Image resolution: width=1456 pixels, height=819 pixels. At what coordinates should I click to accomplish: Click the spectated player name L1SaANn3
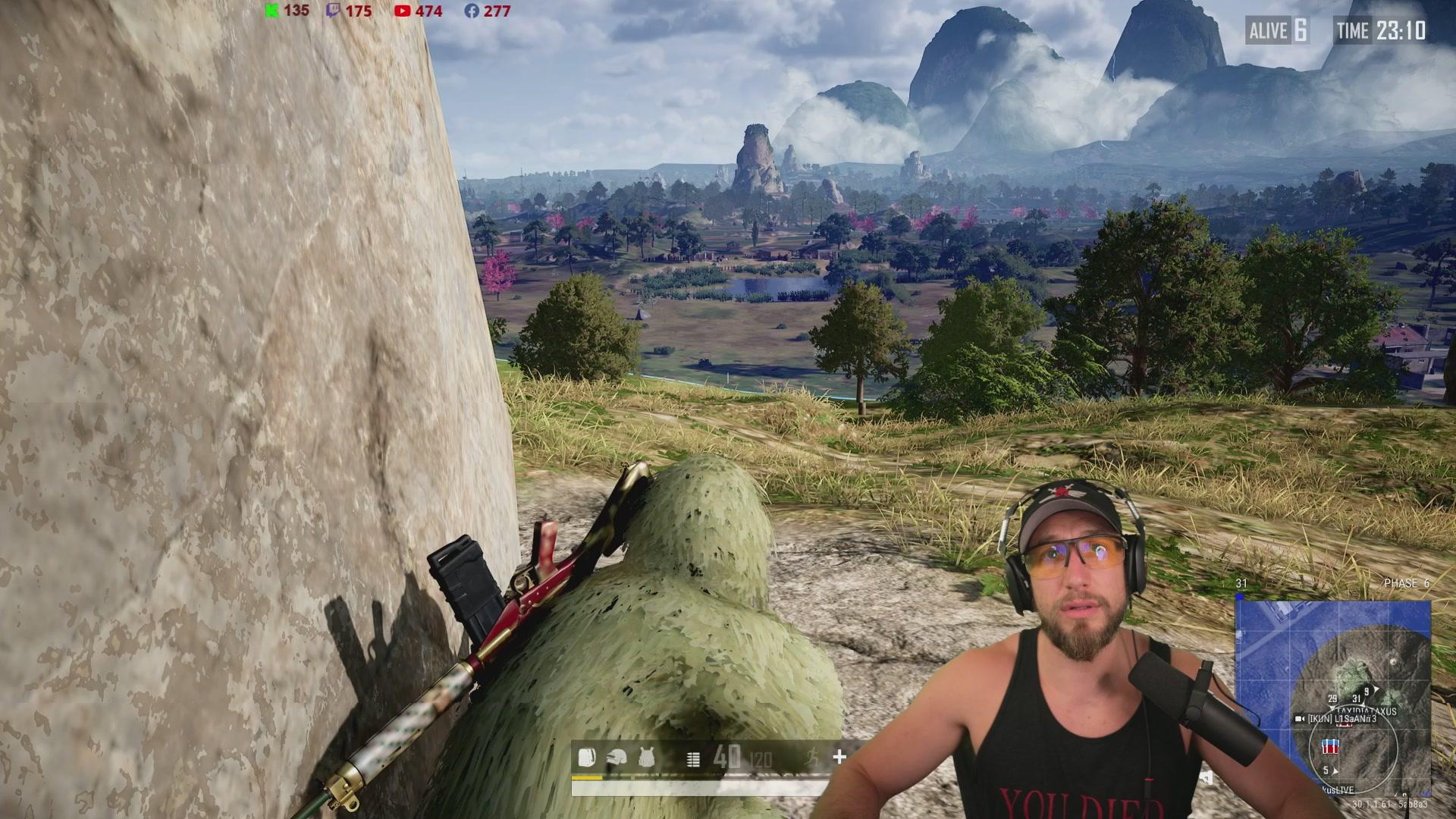click(x=1355, y=719)
